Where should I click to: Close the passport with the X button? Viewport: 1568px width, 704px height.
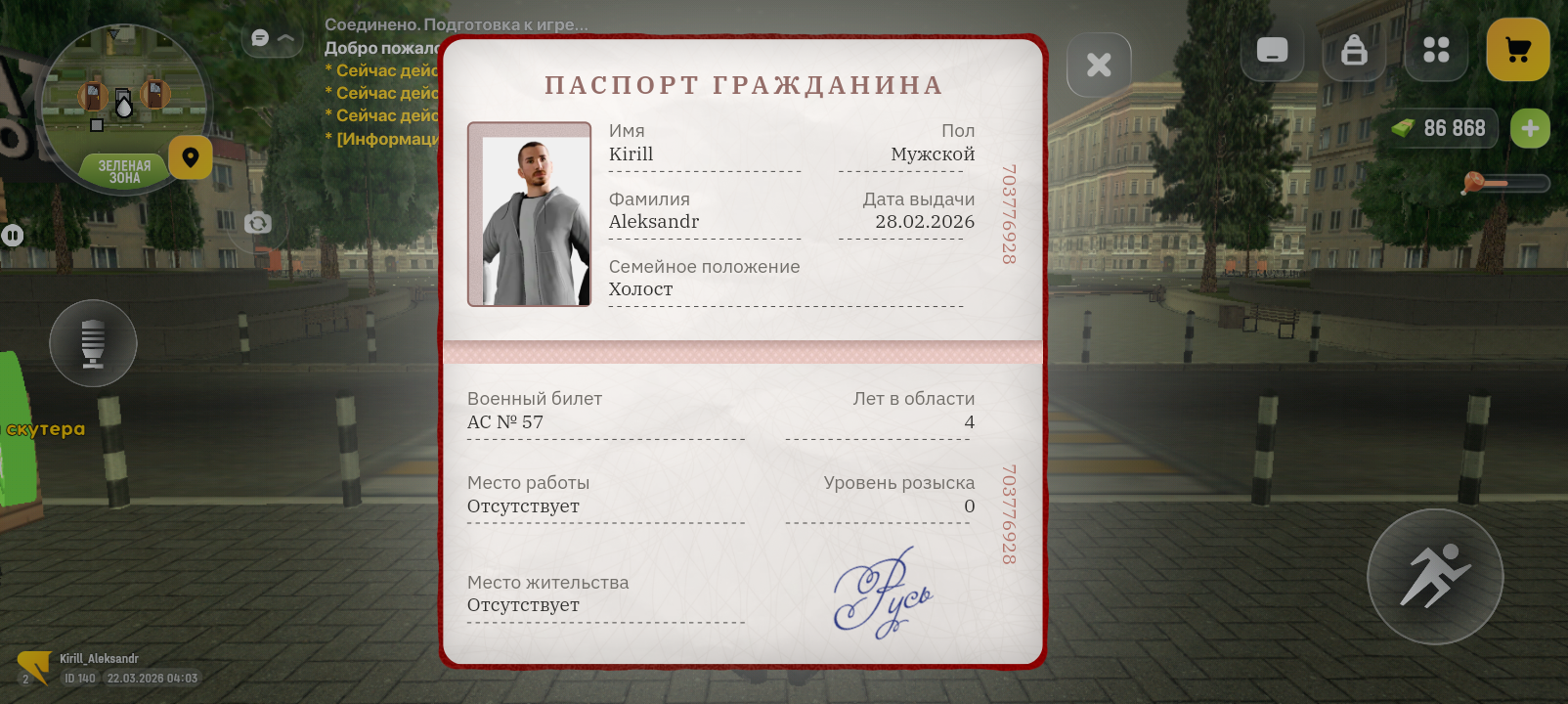point(1099,65)
